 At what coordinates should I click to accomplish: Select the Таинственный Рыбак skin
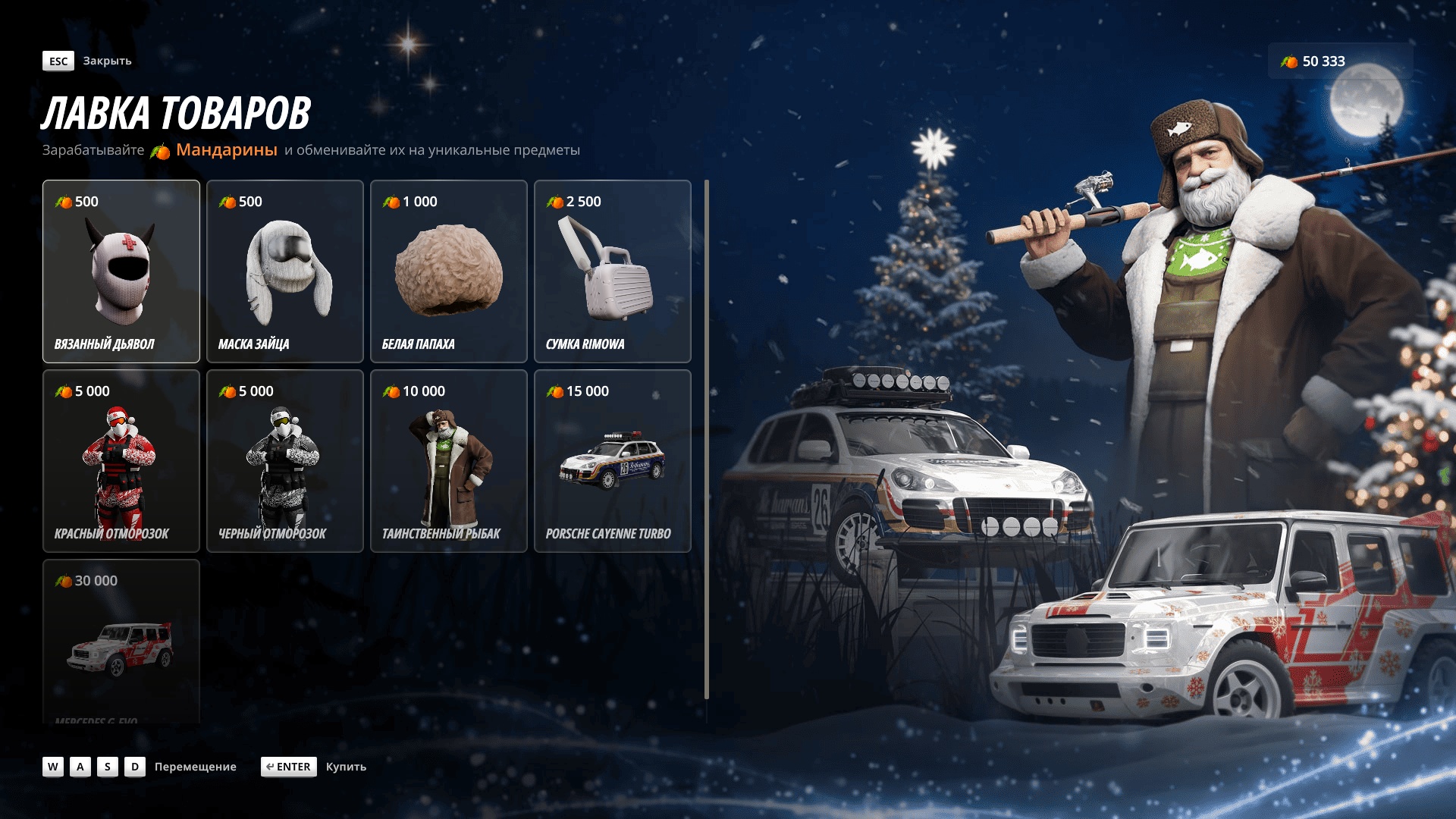coord(449,461)
